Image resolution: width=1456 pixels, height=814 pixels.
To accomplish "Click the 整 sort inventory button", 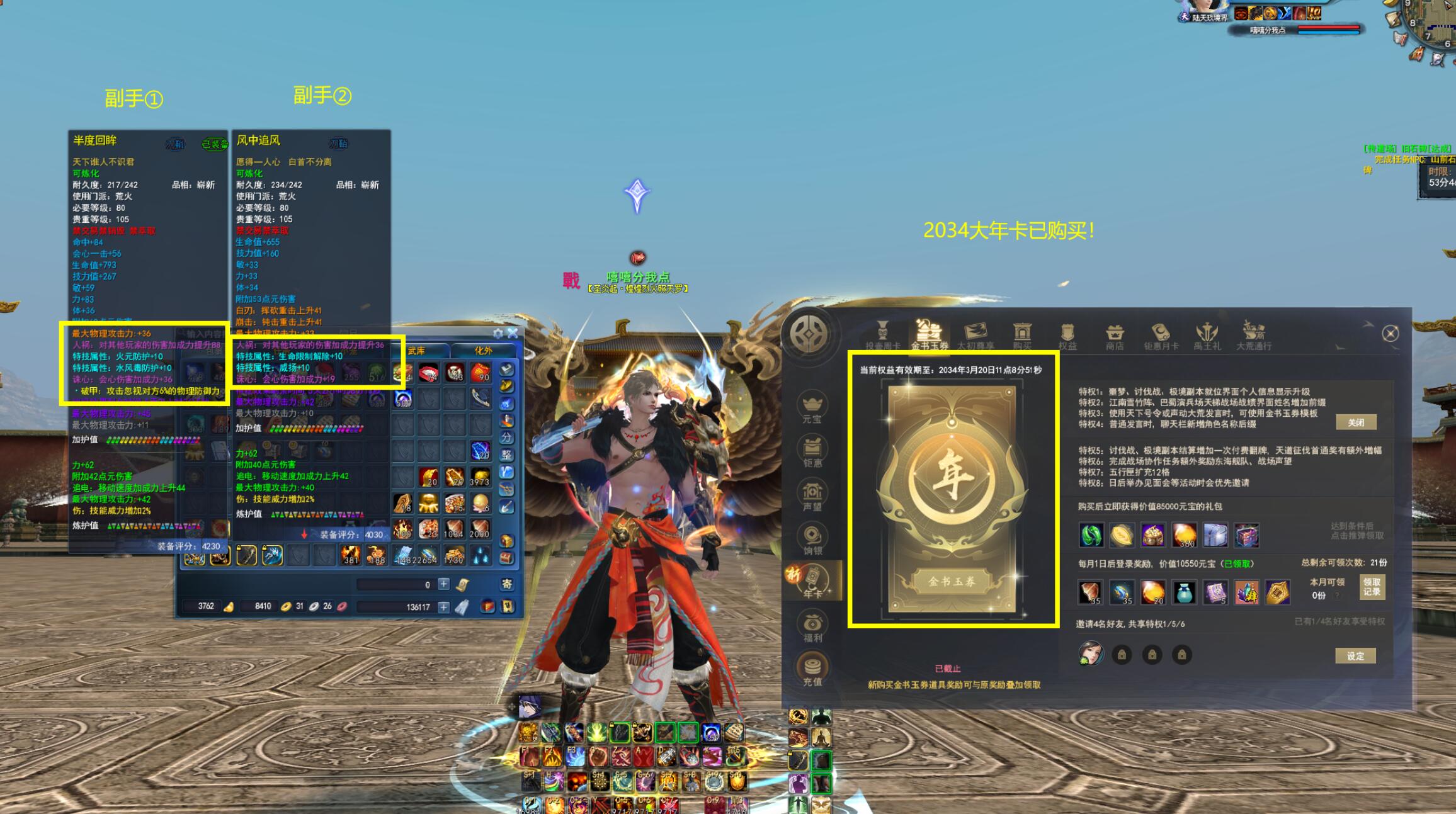I will click(506, 455).
